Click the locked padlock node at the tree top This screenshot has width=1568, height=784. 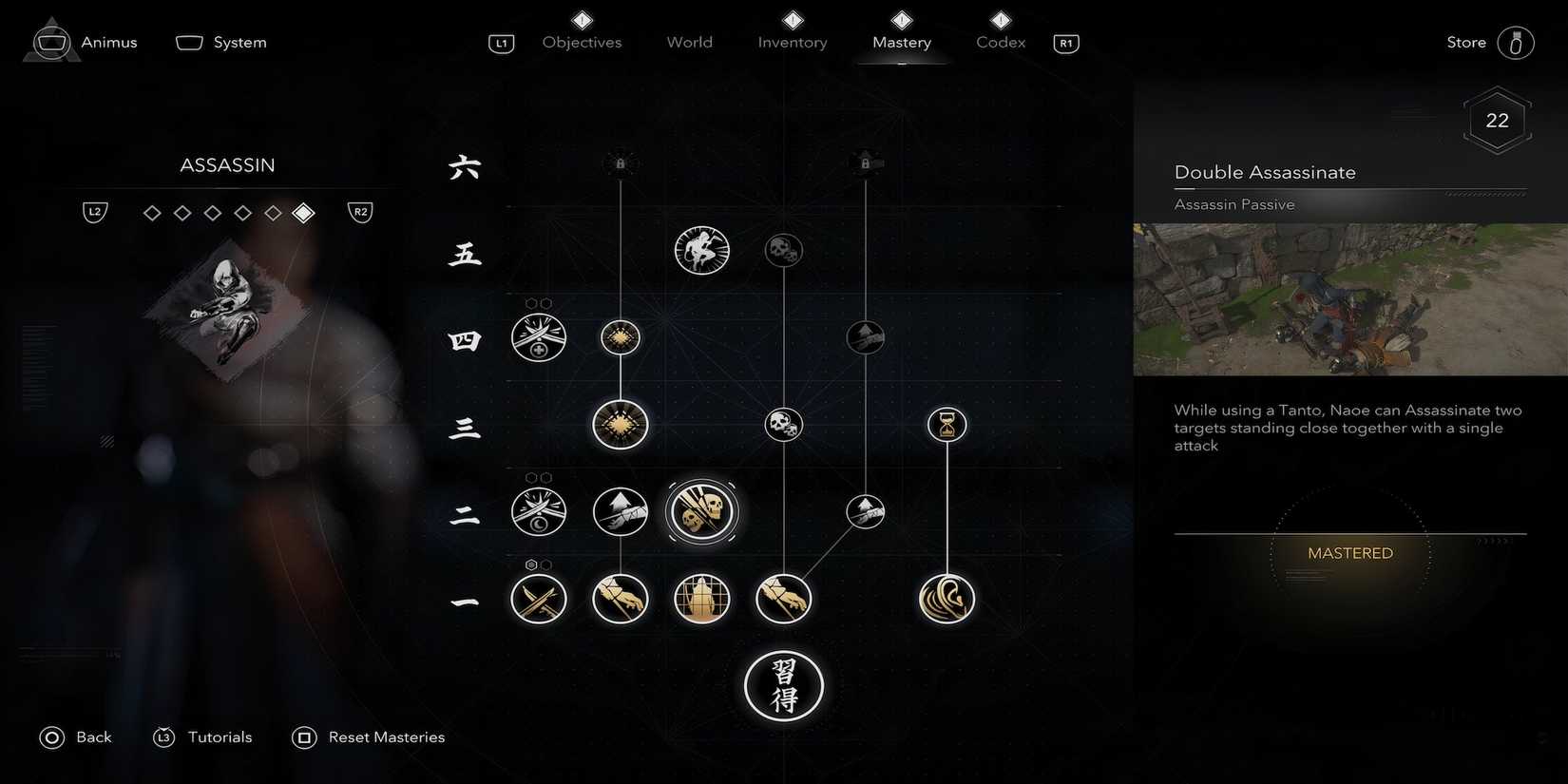click(621, 162)
